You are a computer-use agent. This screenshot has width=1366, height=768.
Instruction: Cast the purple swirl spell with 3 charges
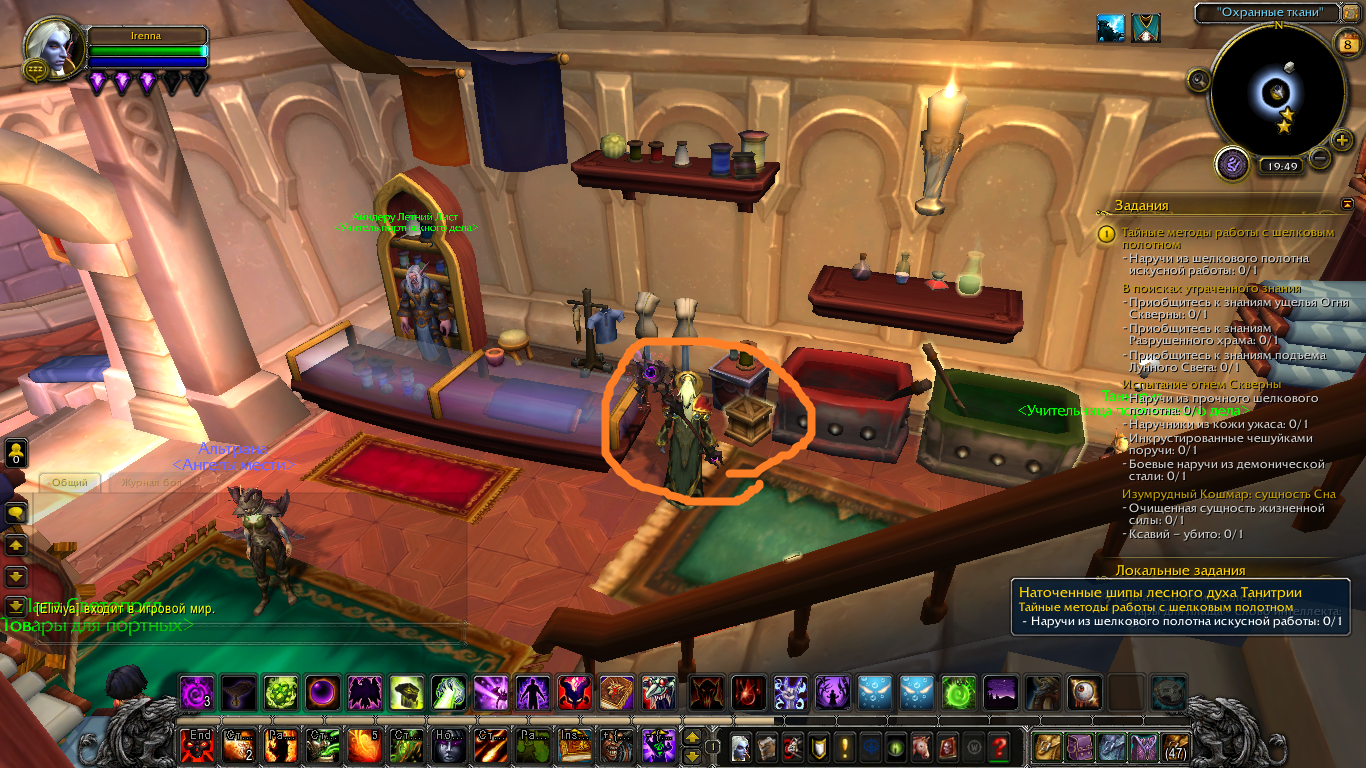(197, 692)
